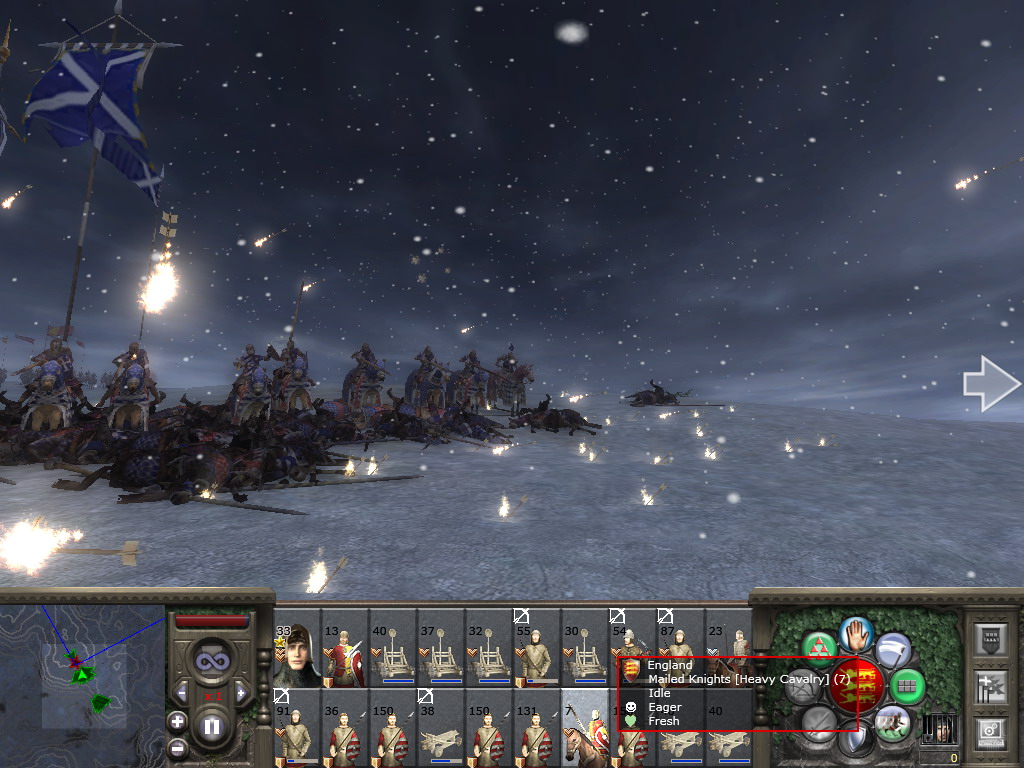Image resolution: width=1024 pixels, height=768 pixels.
Task: Select the 13-man bodyguard cavalry card
Action: tap(345, 656)
